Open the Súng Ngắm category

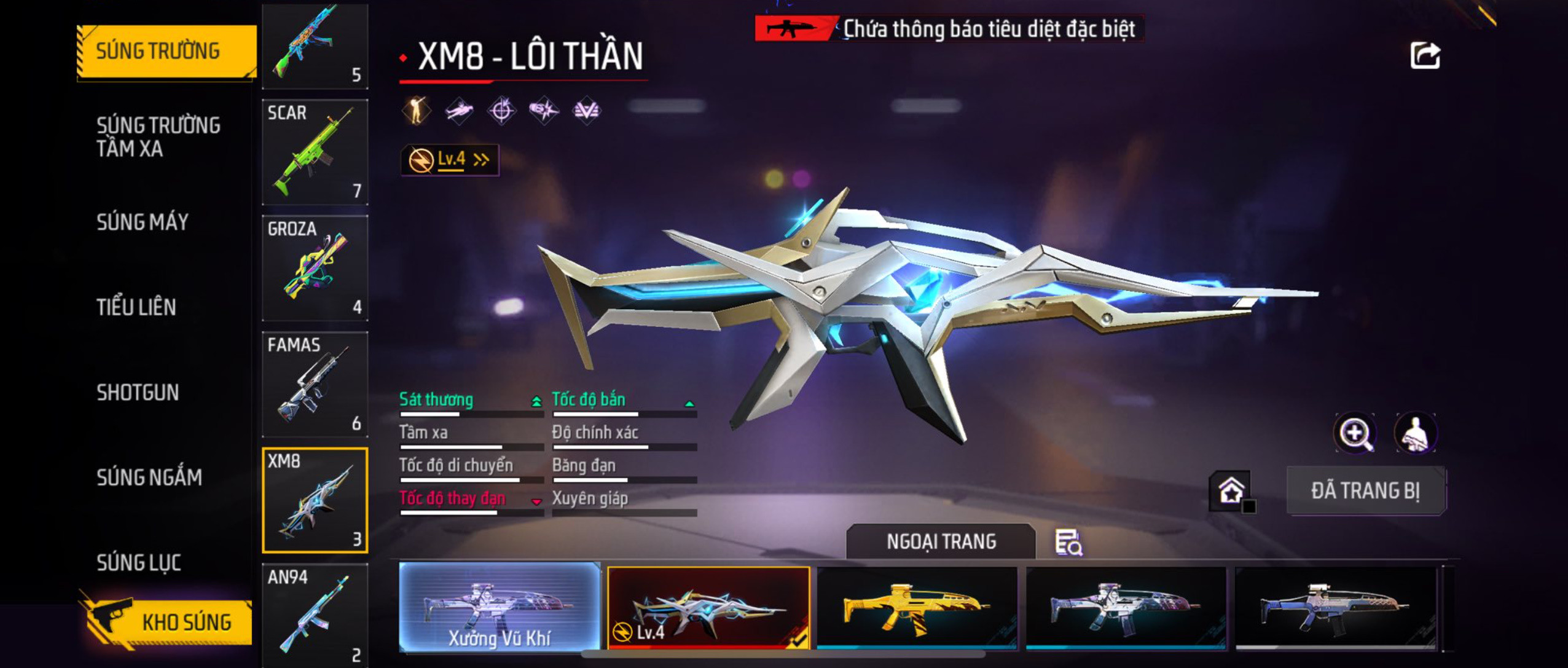149,477
